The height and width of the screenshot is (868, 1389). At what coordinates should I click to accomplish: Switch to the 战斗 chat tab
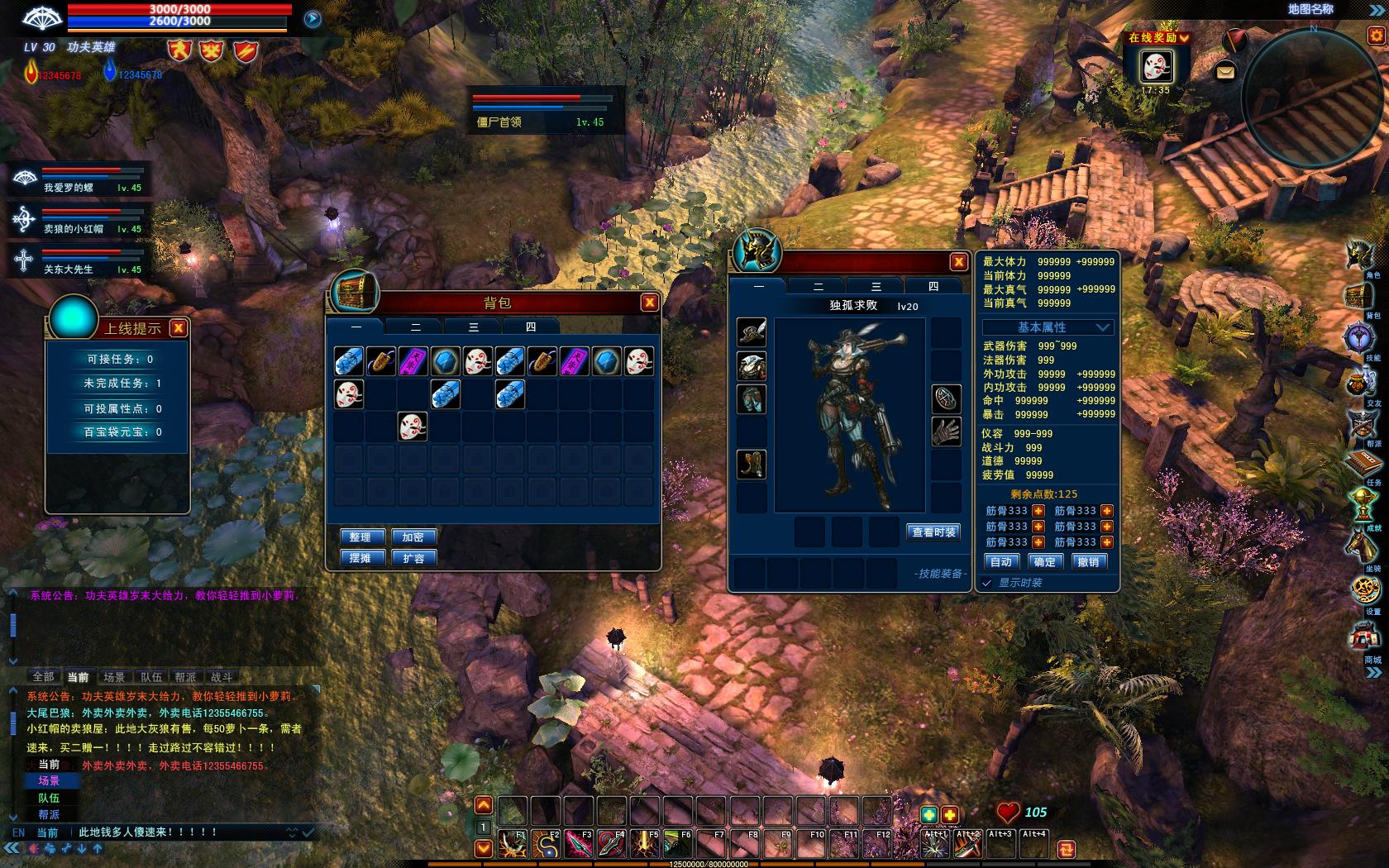click(x=222, y=677)
